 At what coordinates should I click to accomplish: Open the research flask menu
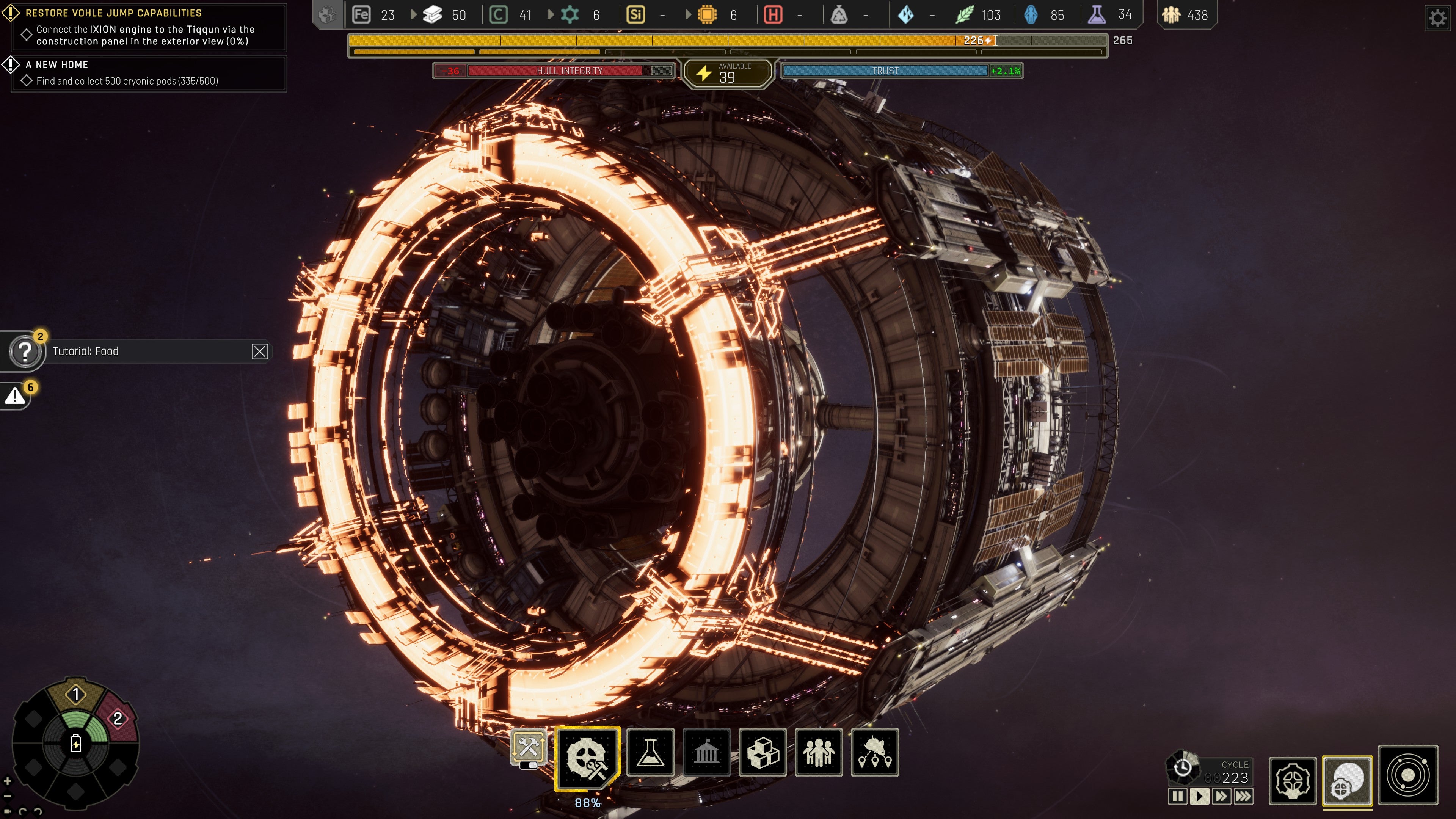point(651,753)
